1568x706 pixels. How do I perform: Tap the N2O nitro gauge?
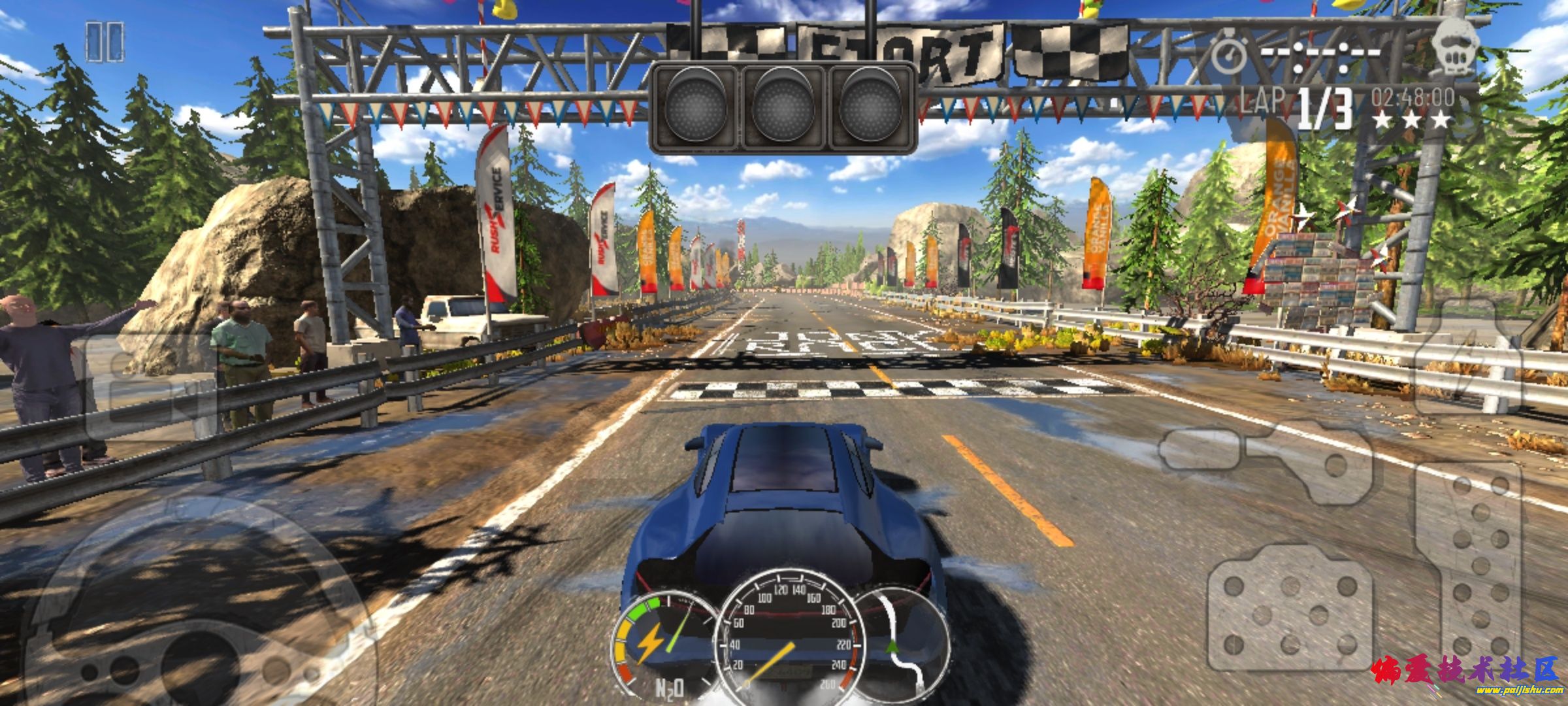click(x=657, y=644)
